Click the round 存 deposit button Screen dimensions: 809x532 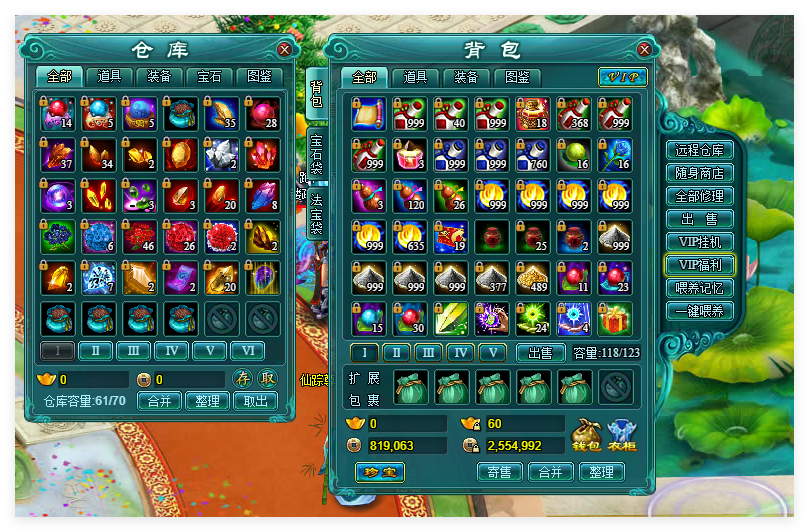tap(243, 378)
